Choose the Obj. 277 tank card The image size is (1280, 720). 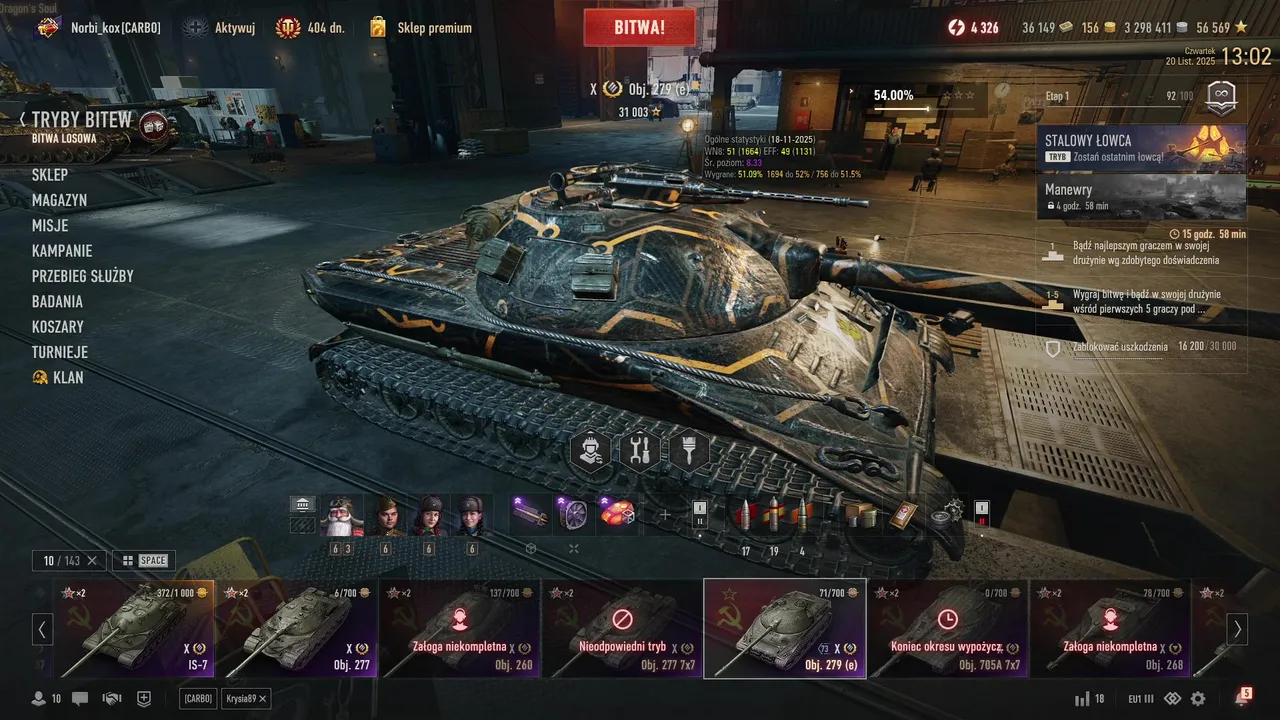299,628
